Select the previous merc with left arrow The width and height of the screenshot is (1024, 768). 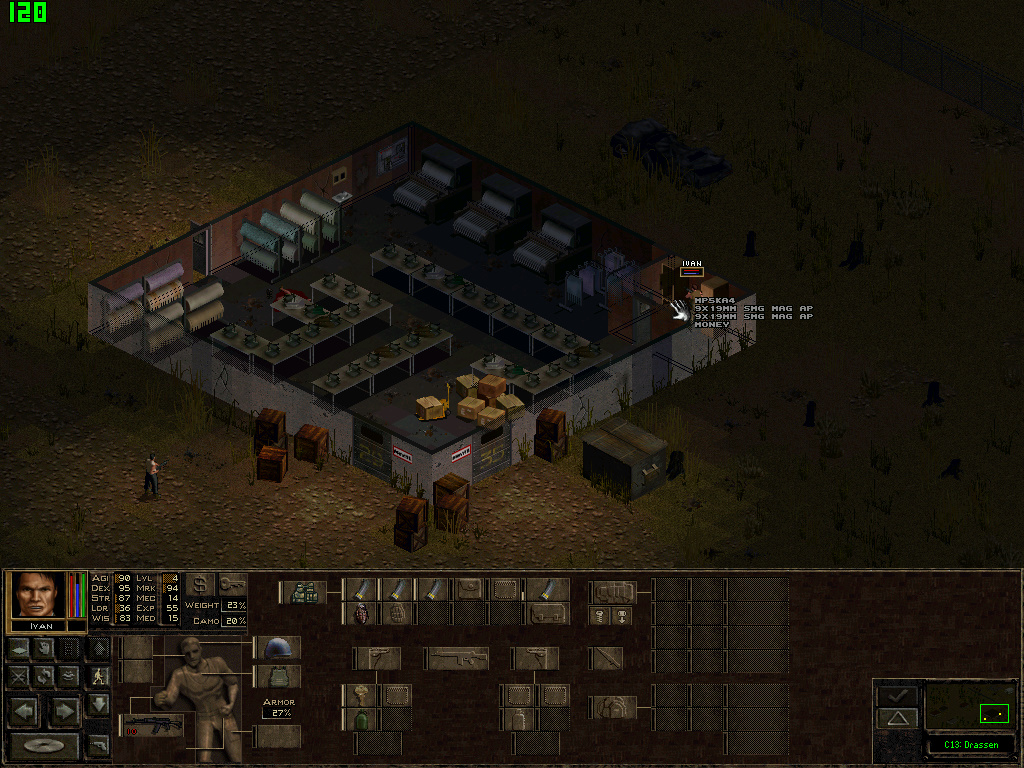[26, 712]
